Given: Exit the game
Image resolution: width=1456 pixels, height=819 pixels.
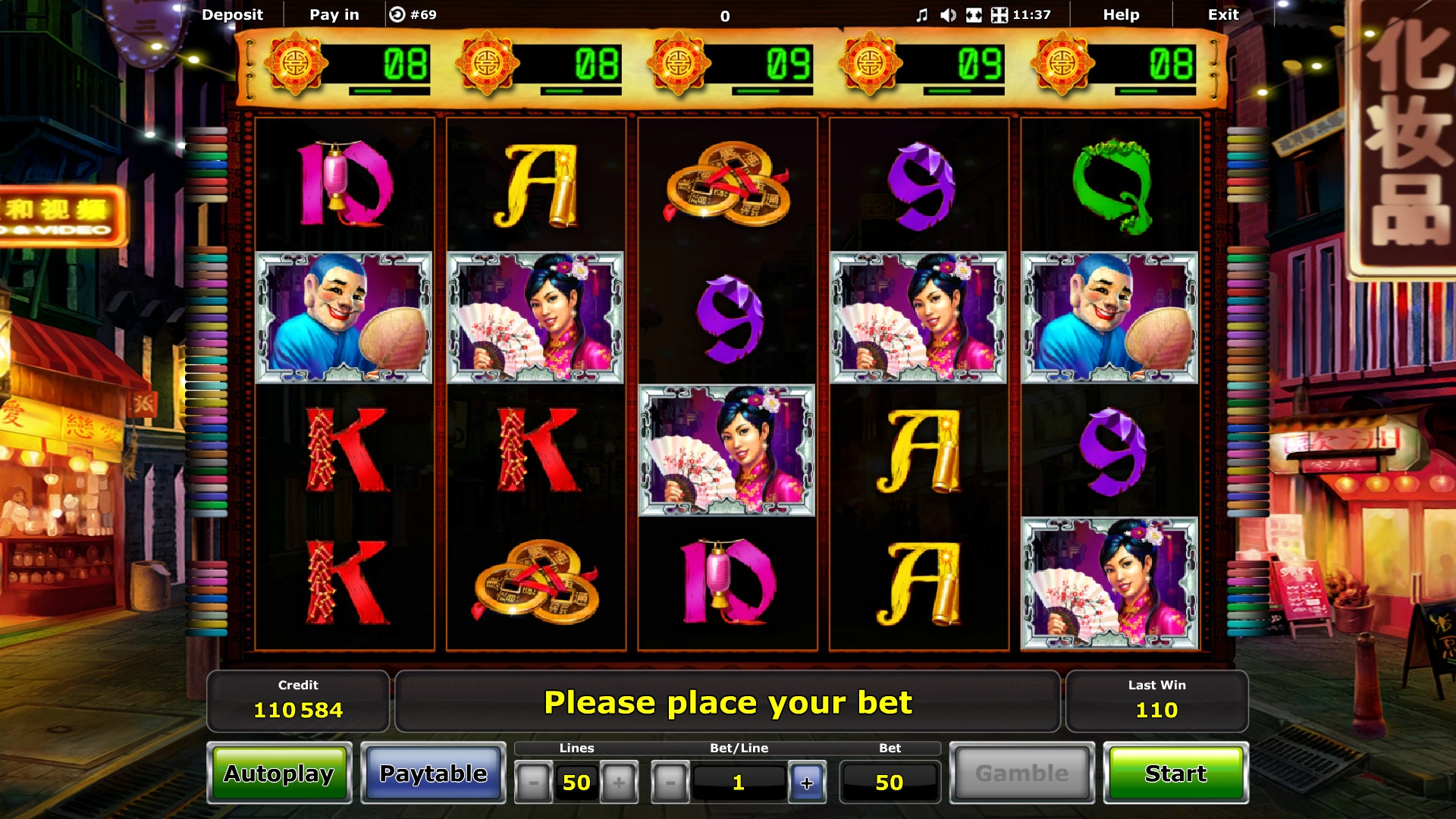Looking at the screenshot, I should click(x=1222, y=14).
